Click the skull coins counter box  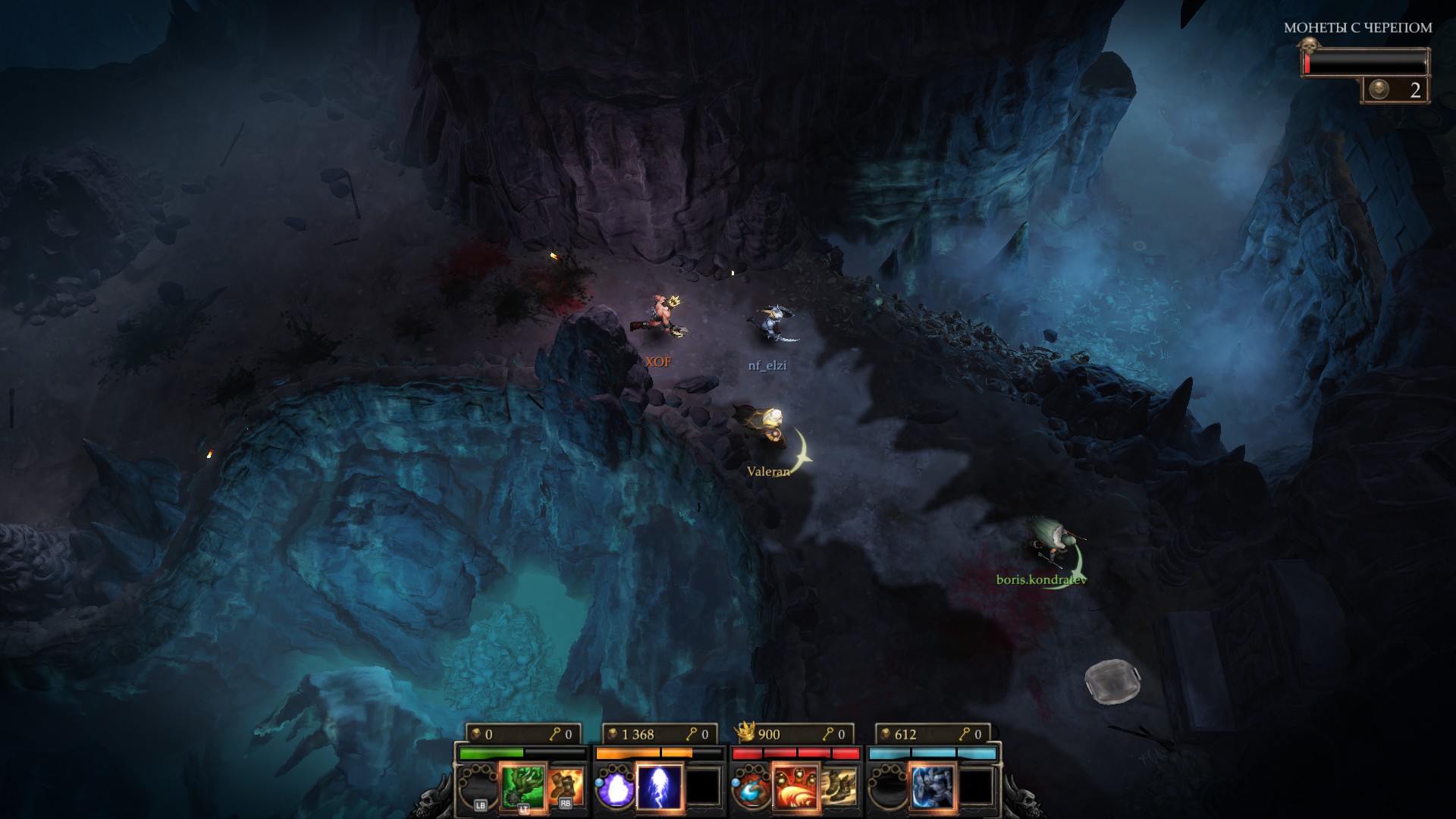pos(1395,90)
